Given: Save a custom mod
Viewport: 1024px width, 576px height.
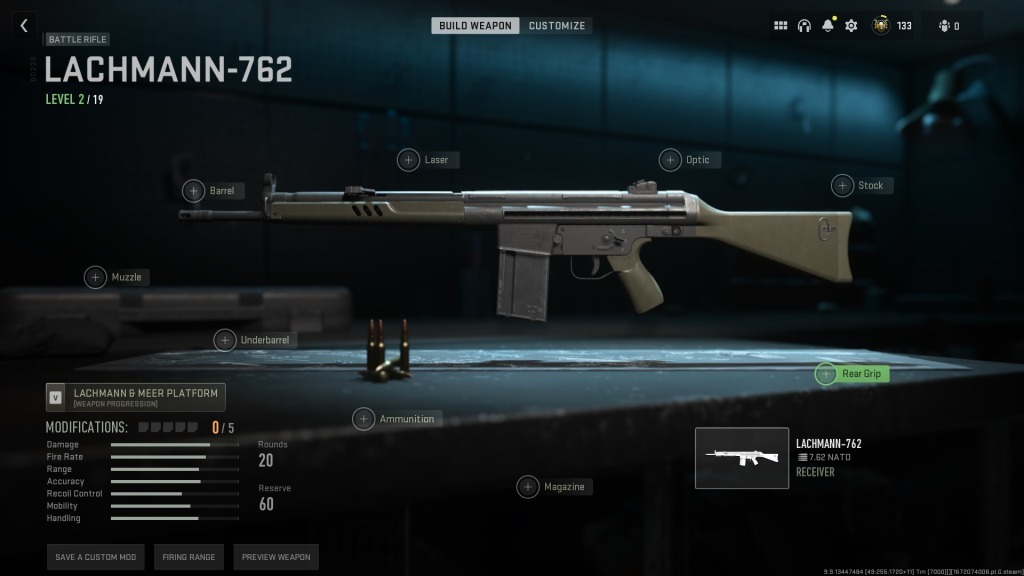Looking at the screenshot, I should point(95,557).
